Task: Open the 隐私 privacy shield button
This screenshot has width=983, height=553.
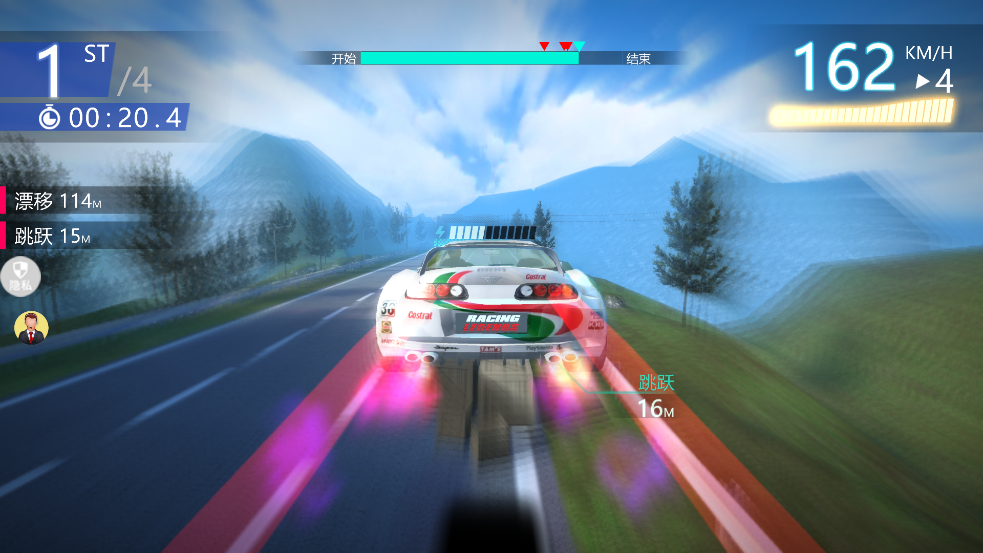Action: pyautogui.click(x=21, y=275)
